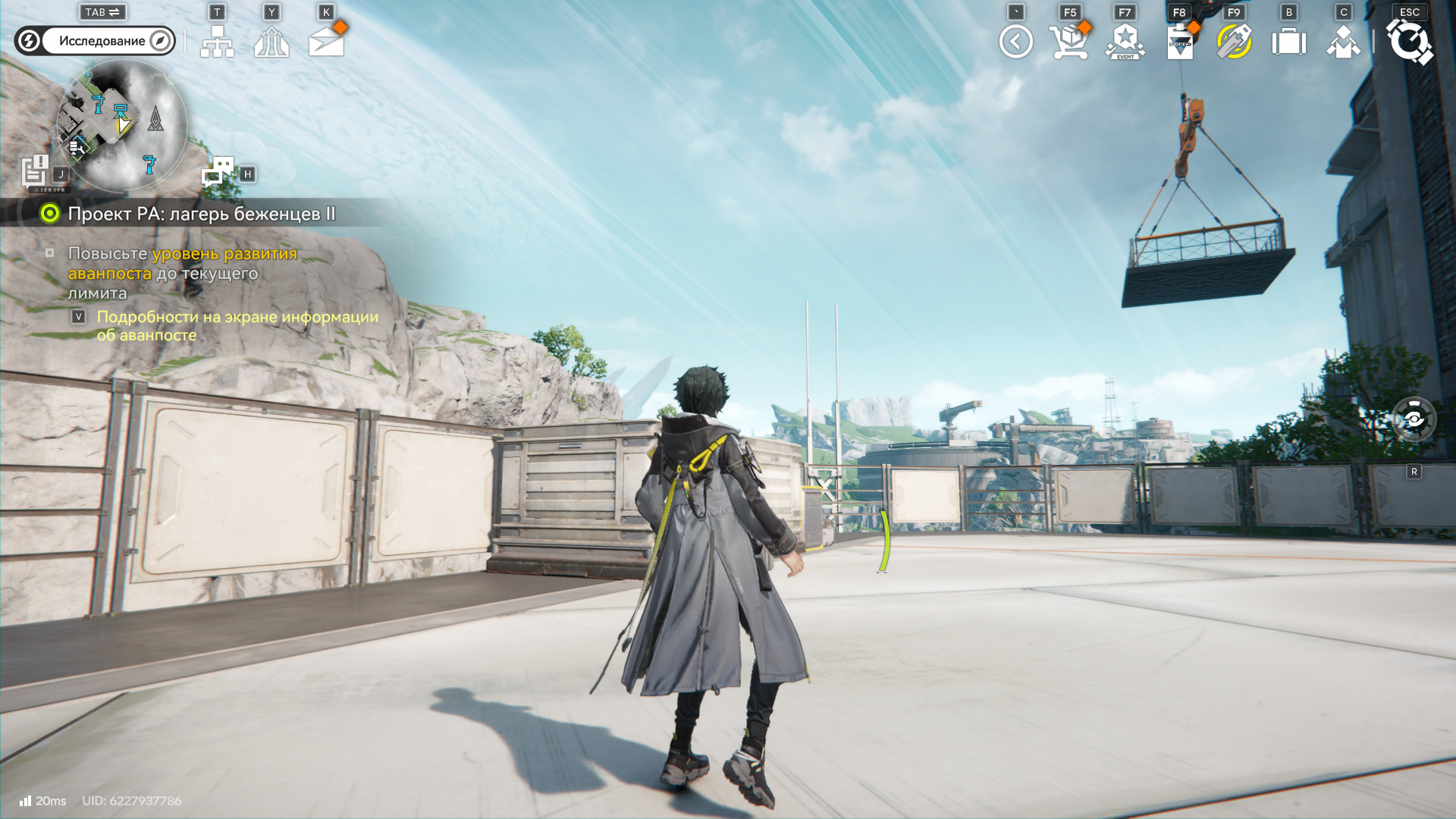Open the yellow ticket headhunting icon
This screenshot has width=1456, height=819.
pyautogui.click(x=1234, y=42)
